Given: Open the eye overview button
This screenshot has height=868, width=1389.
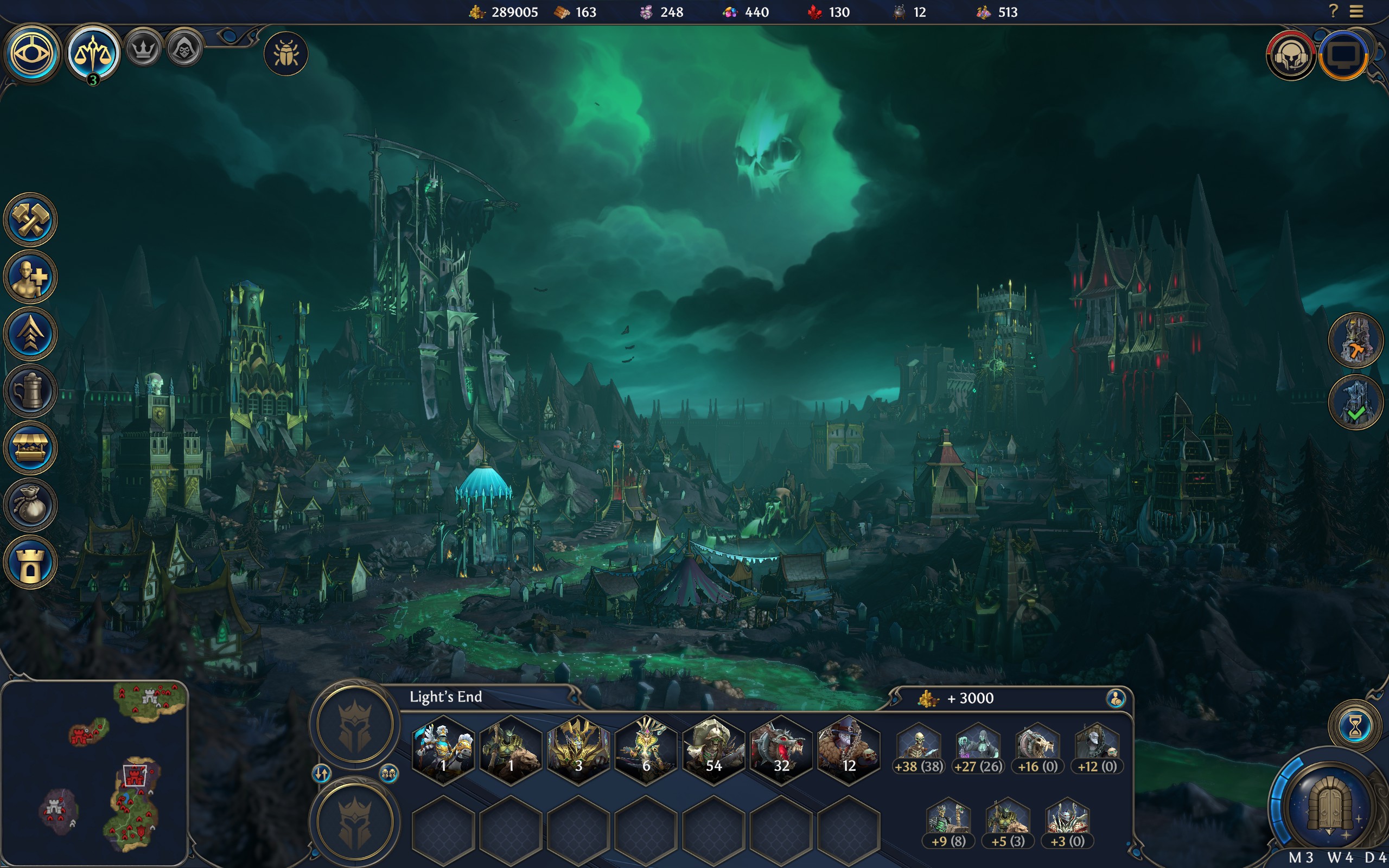Looking at the screenshot, I should (32, 54).
